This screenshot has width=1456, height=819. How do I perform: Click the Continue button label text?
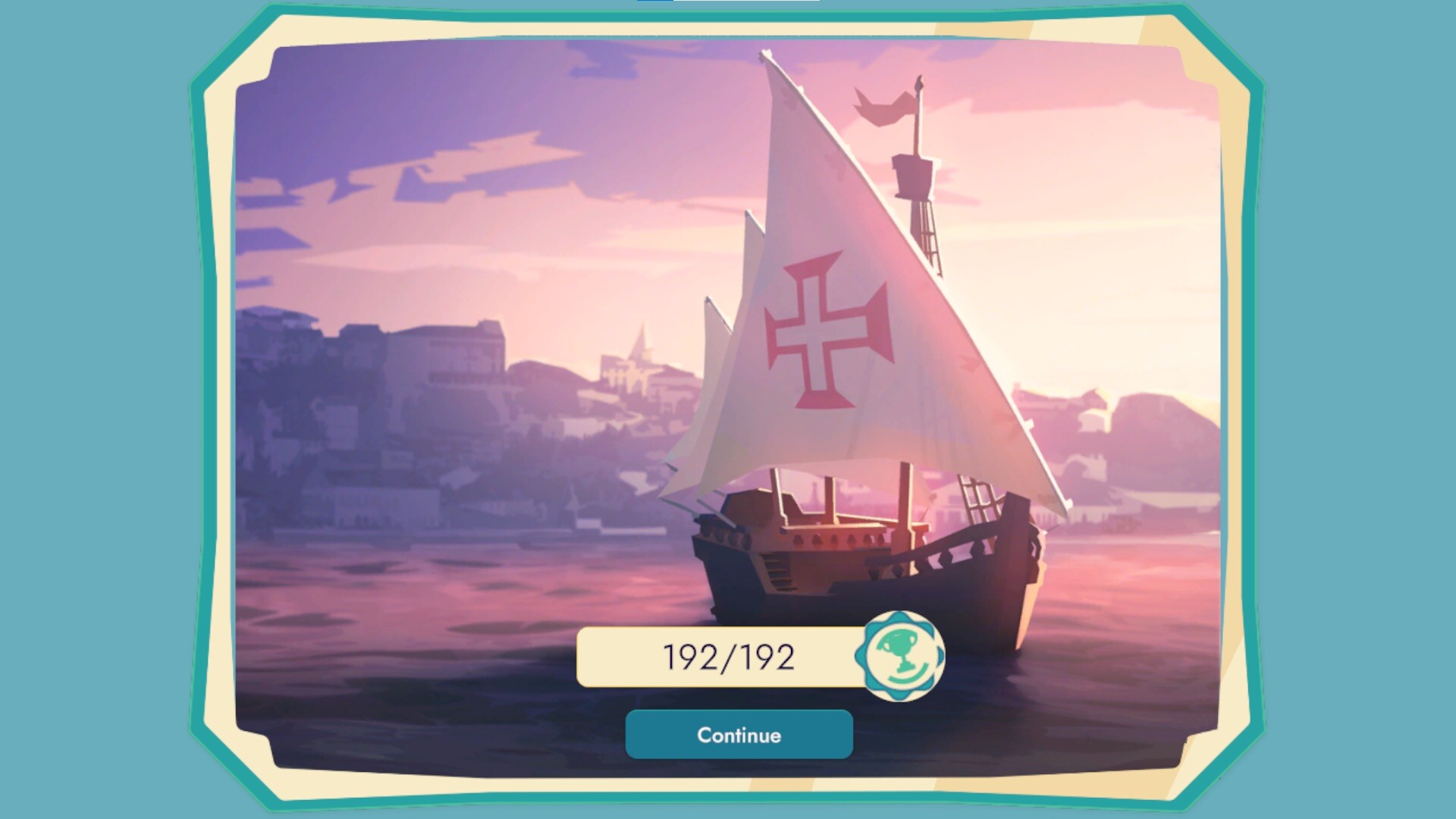point(739,734)
